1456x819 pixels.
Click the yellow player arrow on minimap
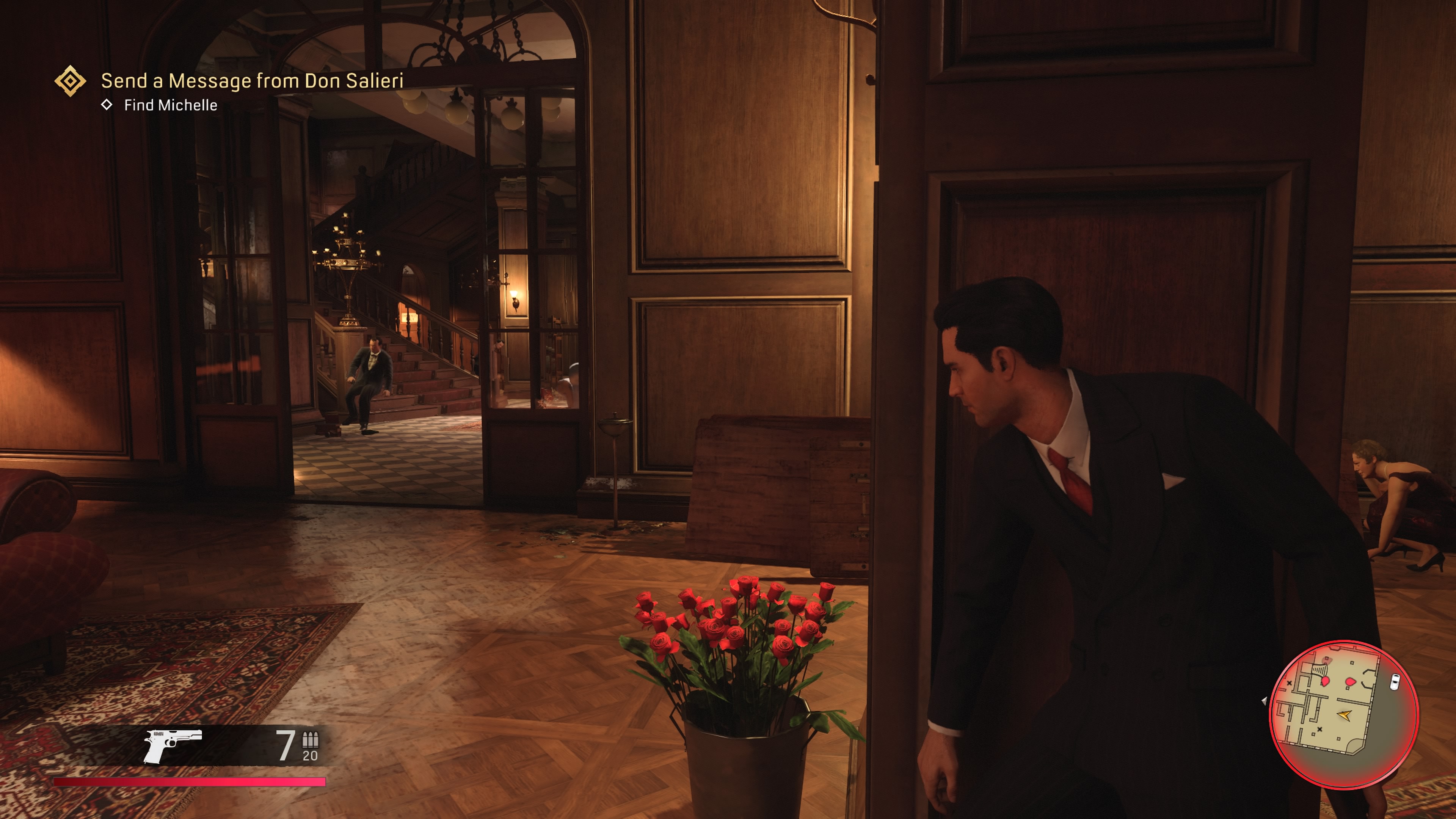(1345, 715)
